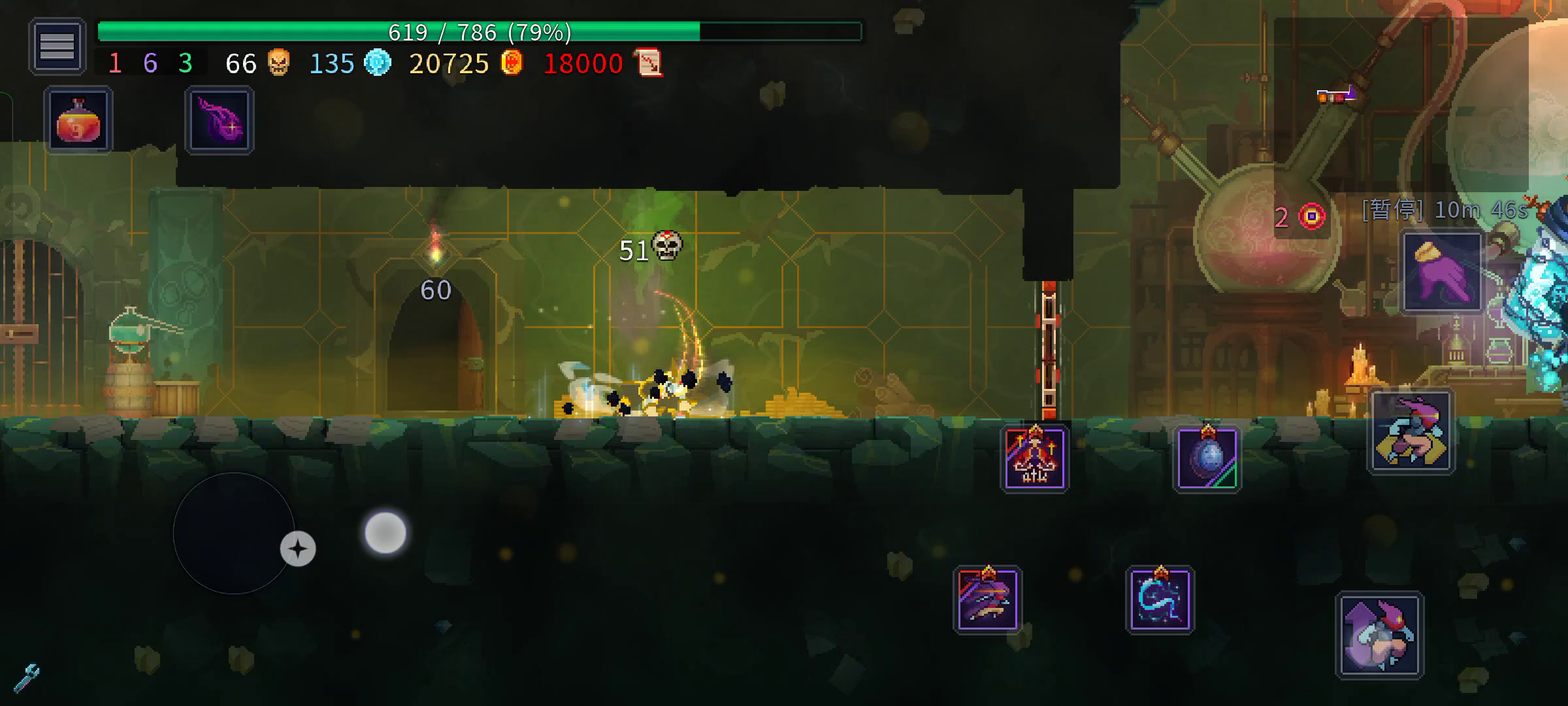Tap the four-point star button

click(298, 549)
